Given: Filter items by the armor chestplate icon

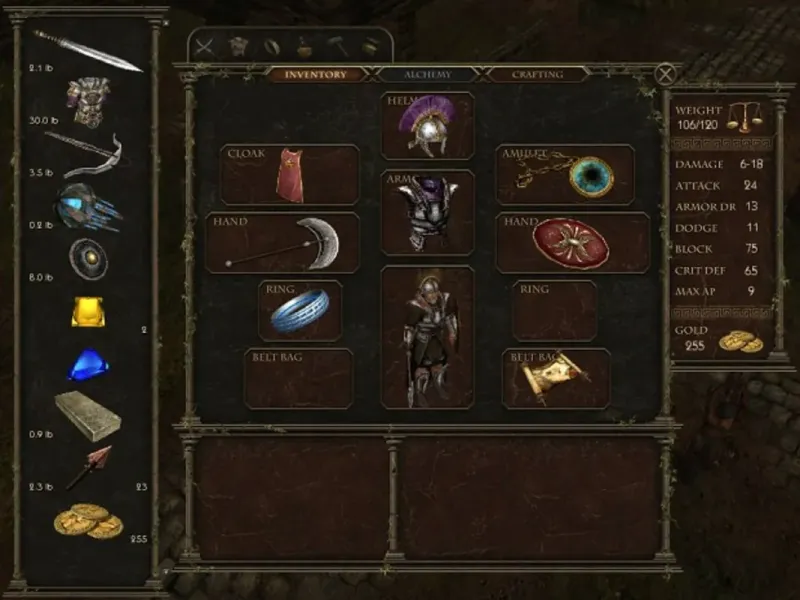Looking at the screenshot, I should click(238, 46).
